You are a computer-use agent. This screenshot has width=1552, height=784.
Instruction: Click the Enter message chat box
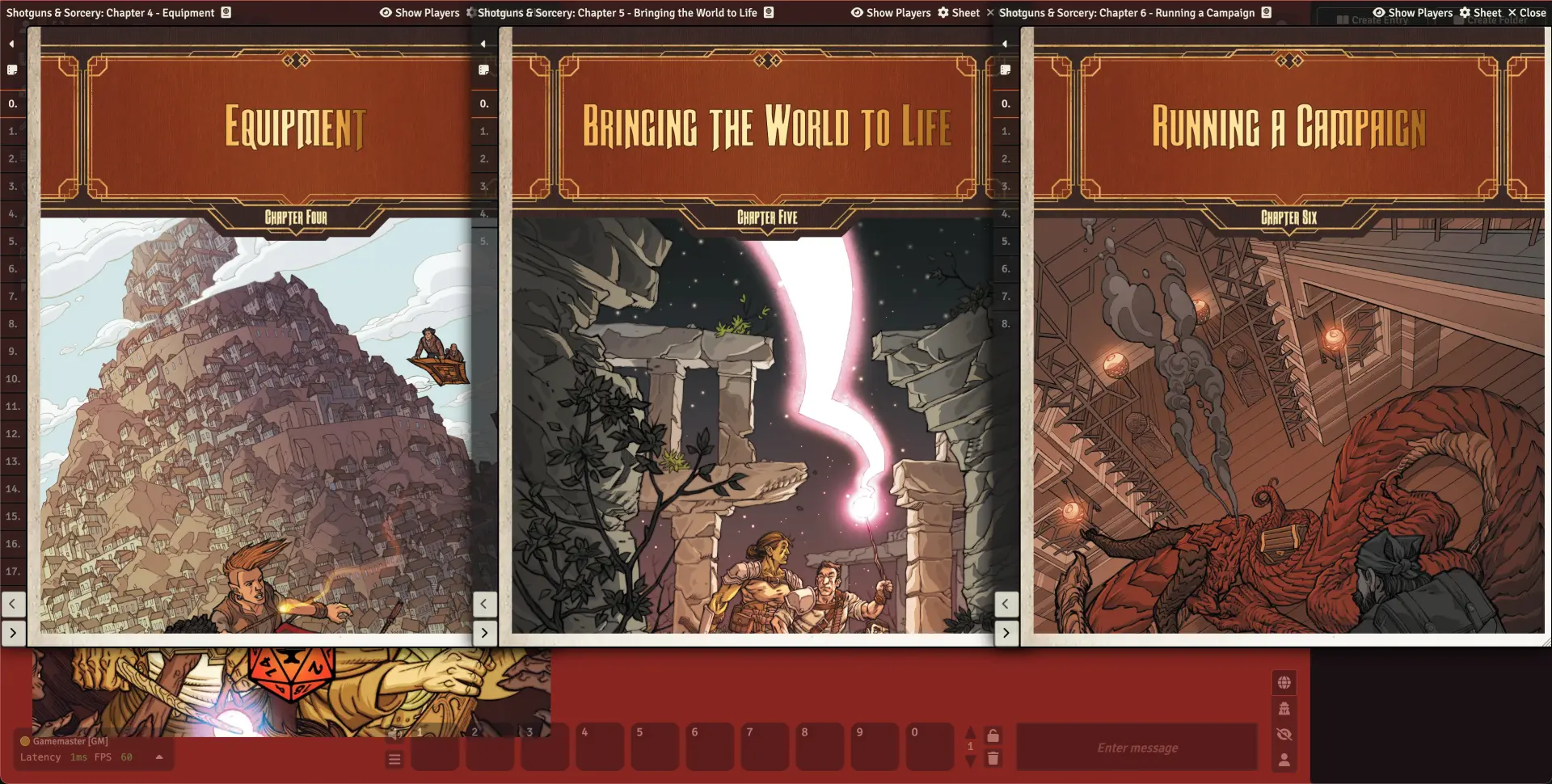tap(1137, 748)
